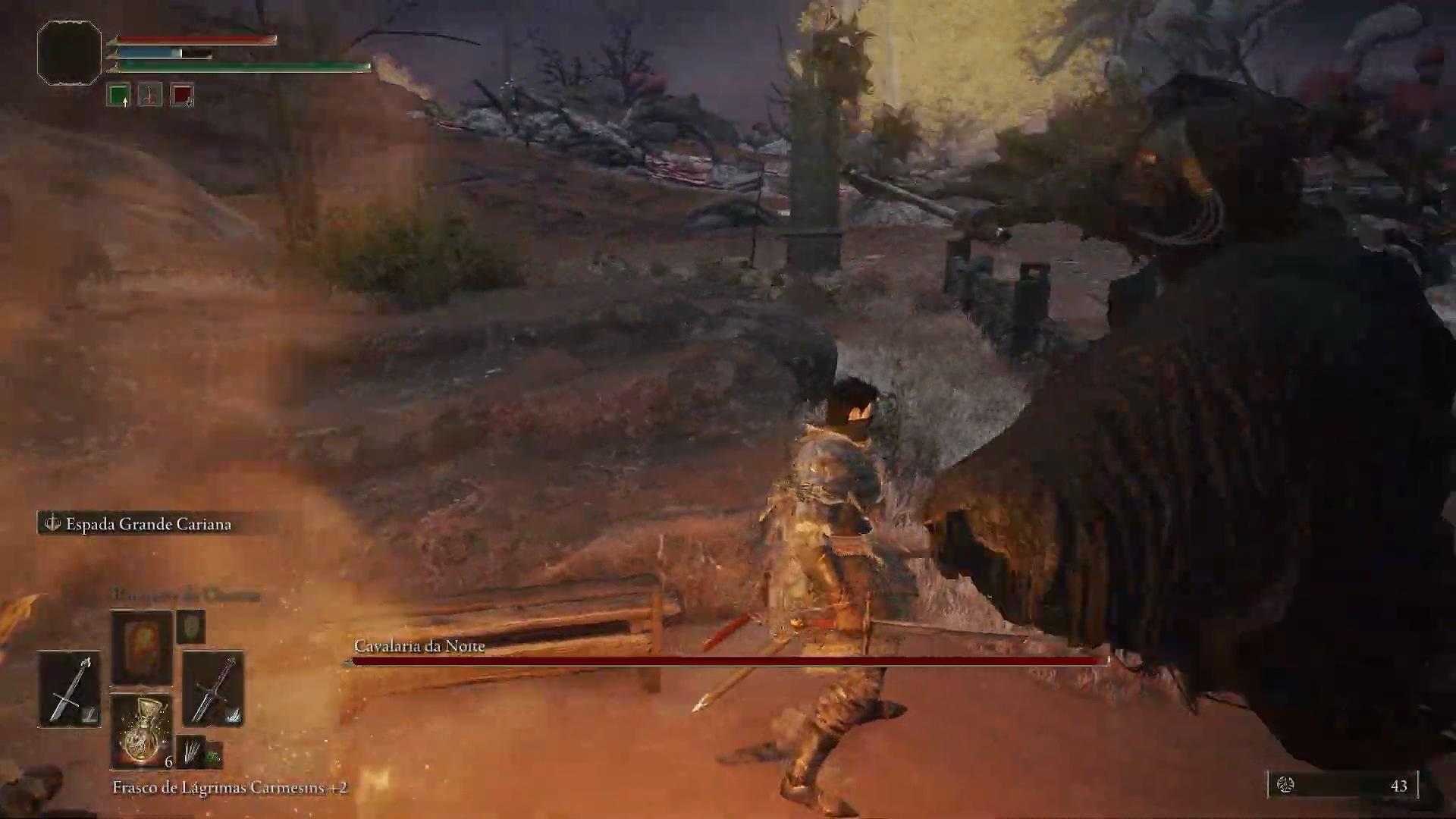Toggle the green stat-boost buff indicator
The image size is (1456, 819).
click(120, 95)
